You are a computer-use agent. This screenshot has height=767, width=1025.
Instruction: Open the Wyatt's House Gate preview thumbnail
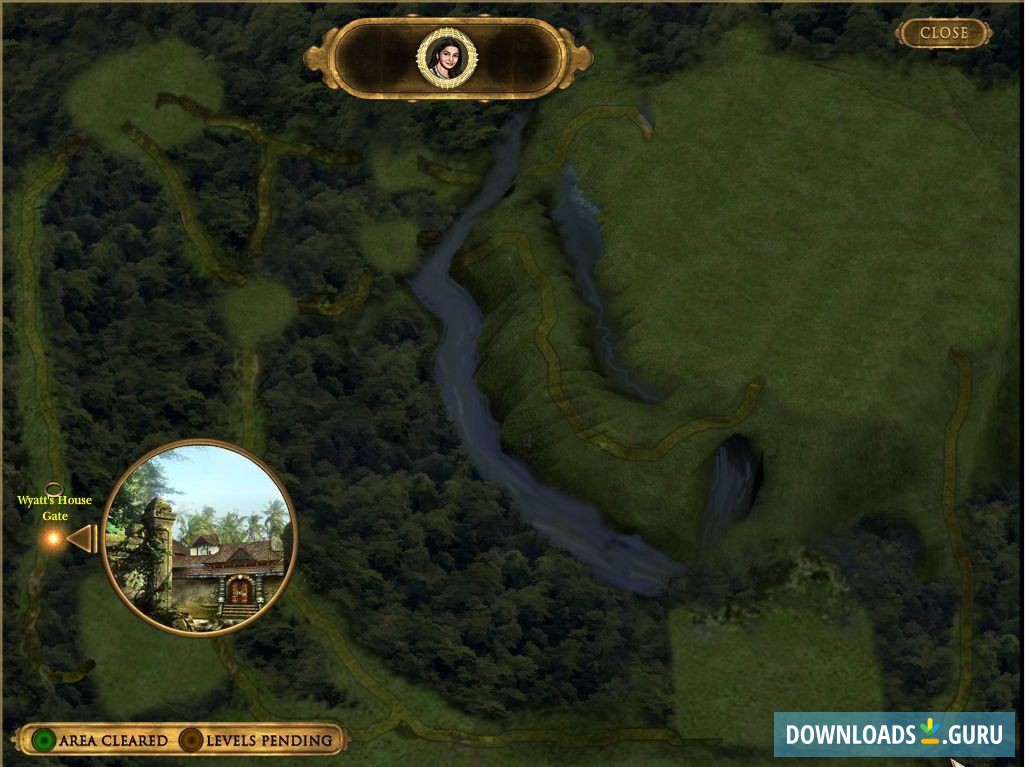200,538
